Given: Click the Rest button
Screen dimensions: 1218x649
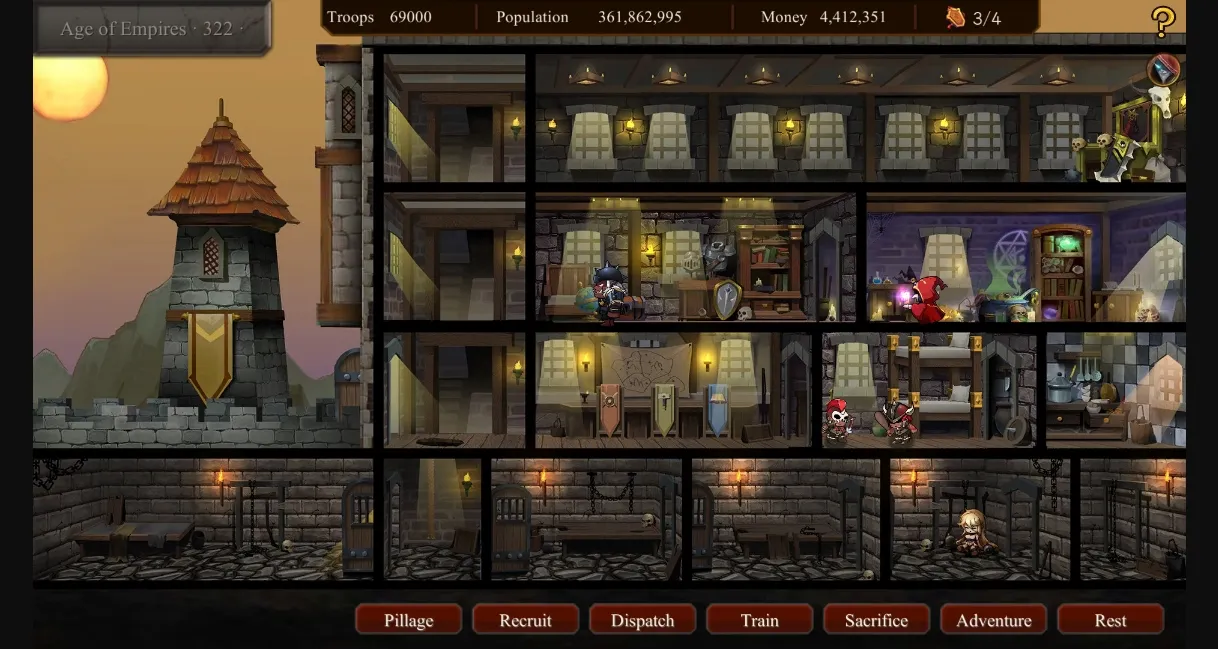Looking at the screenshot, I should click(1110, 620).
